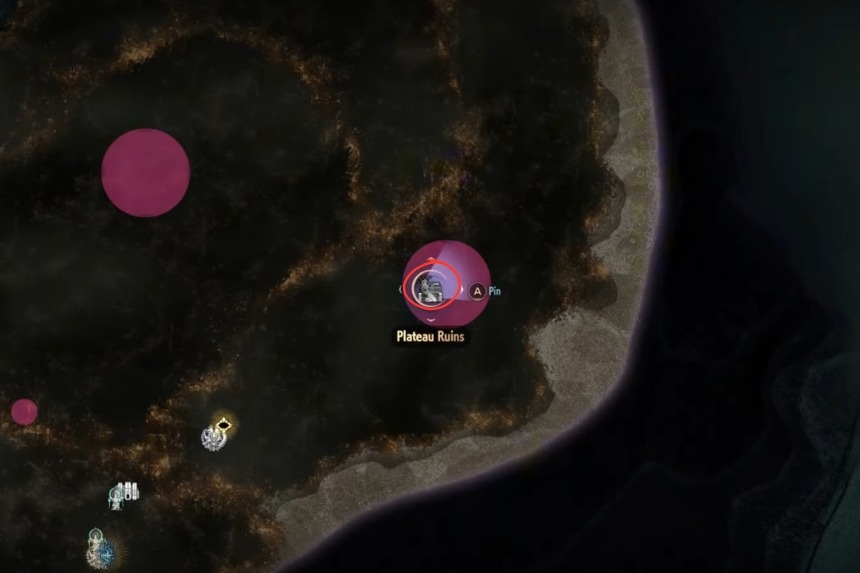Choose the marker with white pillar ruins

(x=125, y=493)
